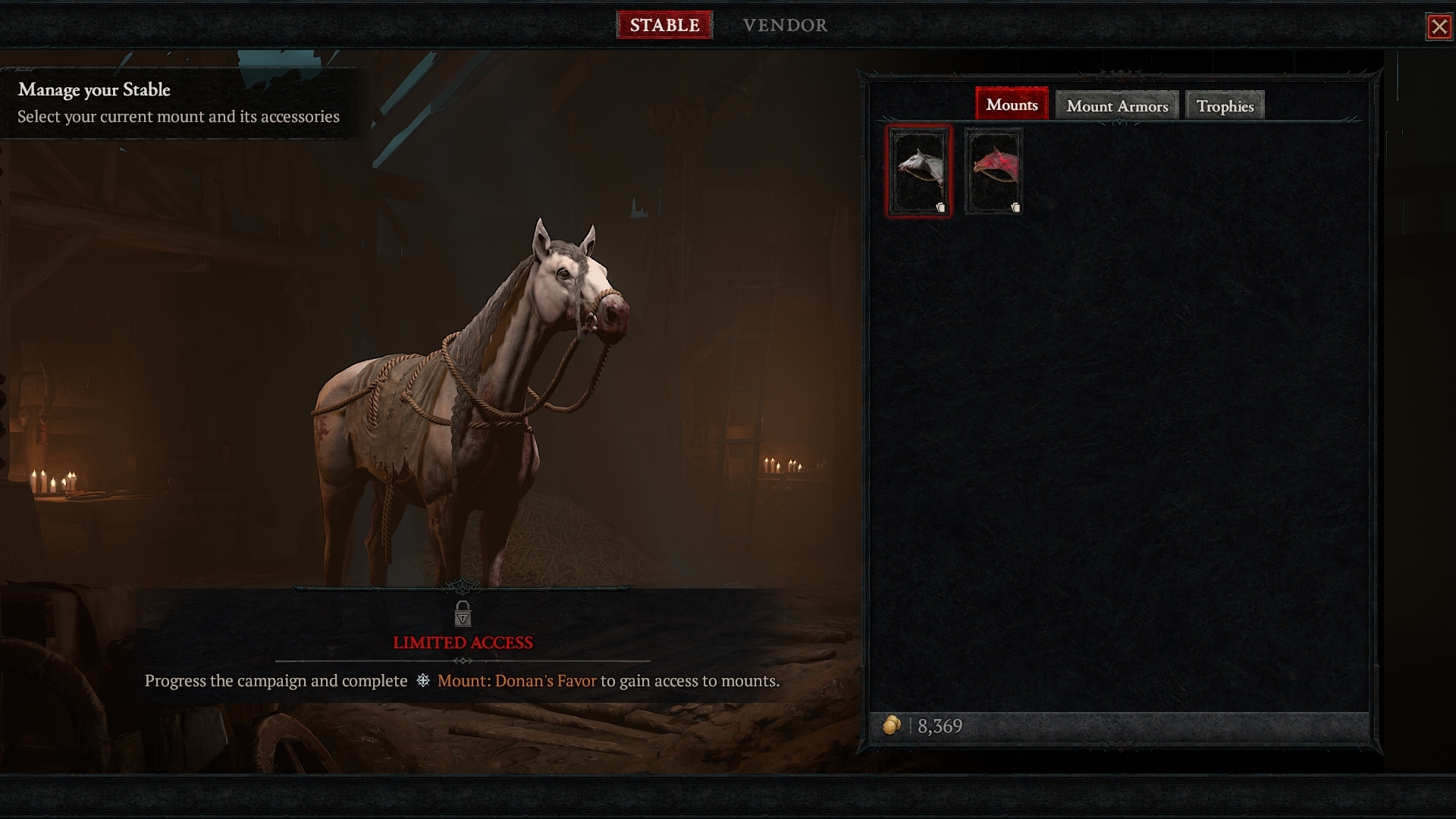This screenshot has width=1456, height=819.
Task: Click the Mount: Donan's Favor quest link
Action: pyautogui.click(x=516, y=681)
